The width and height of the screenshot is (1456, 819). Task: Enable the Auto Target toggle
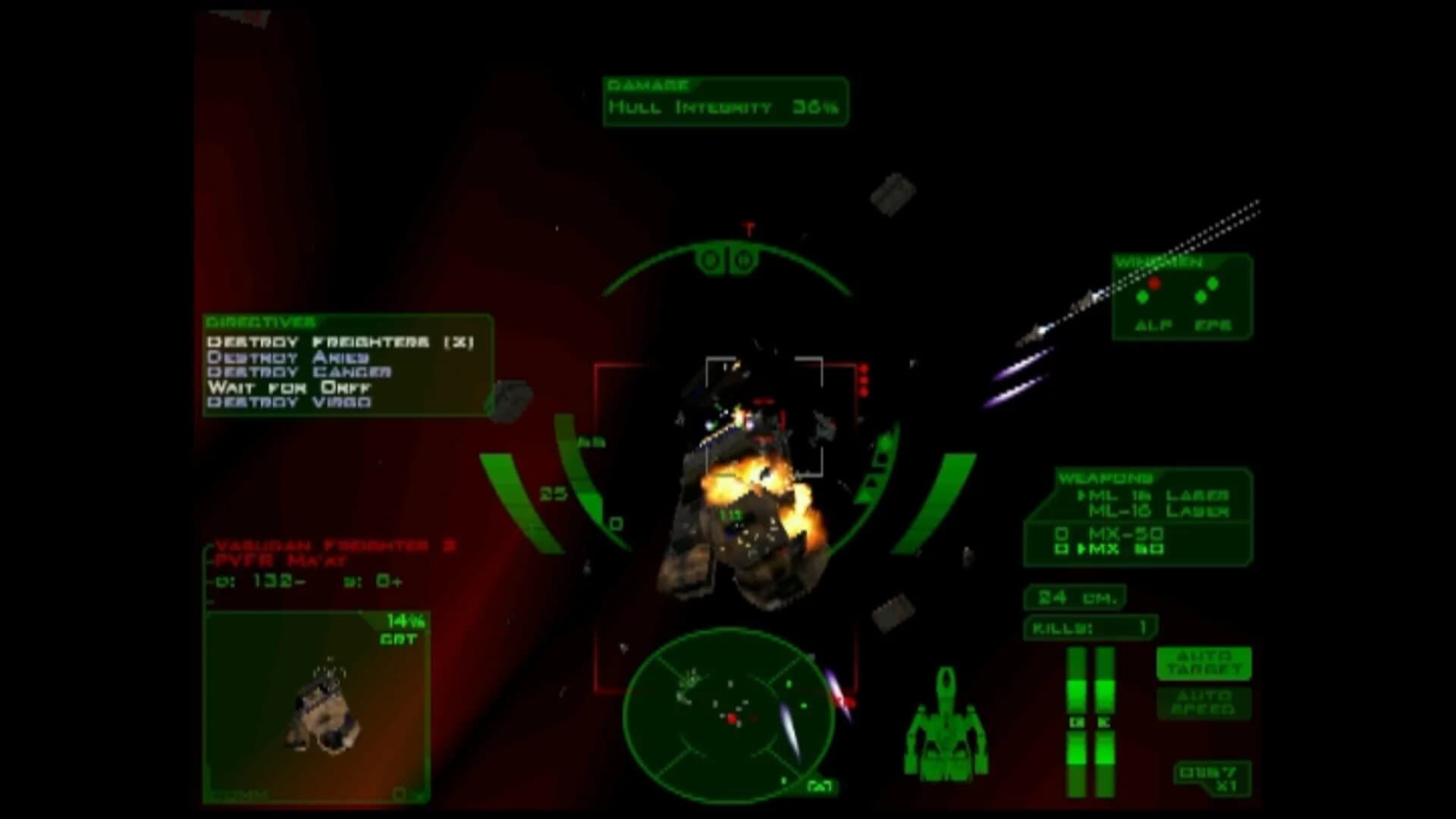pyautogui.click(x=1203, y=661)
